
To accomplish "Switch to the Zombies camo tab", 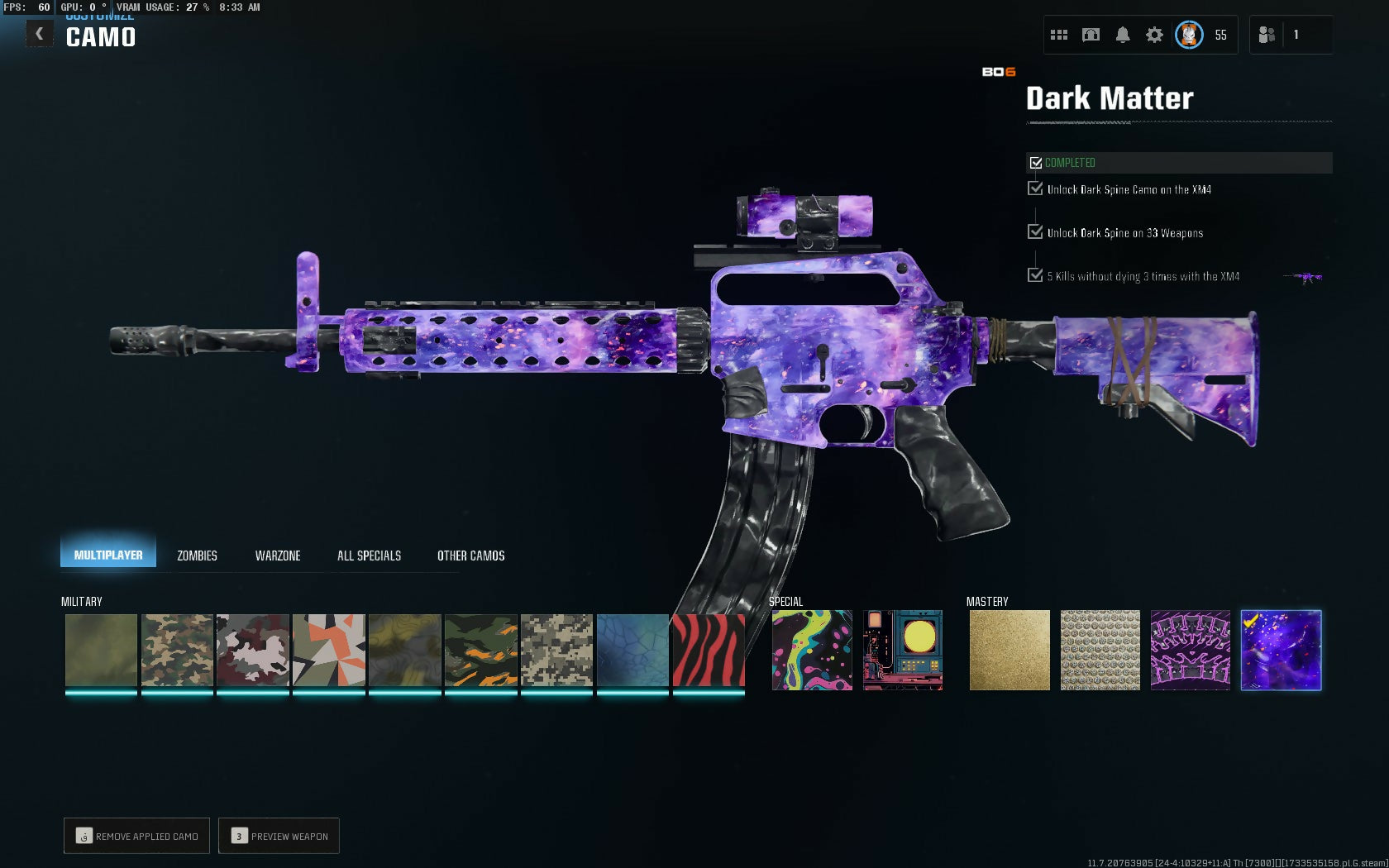I will click(x=197, y=556).
